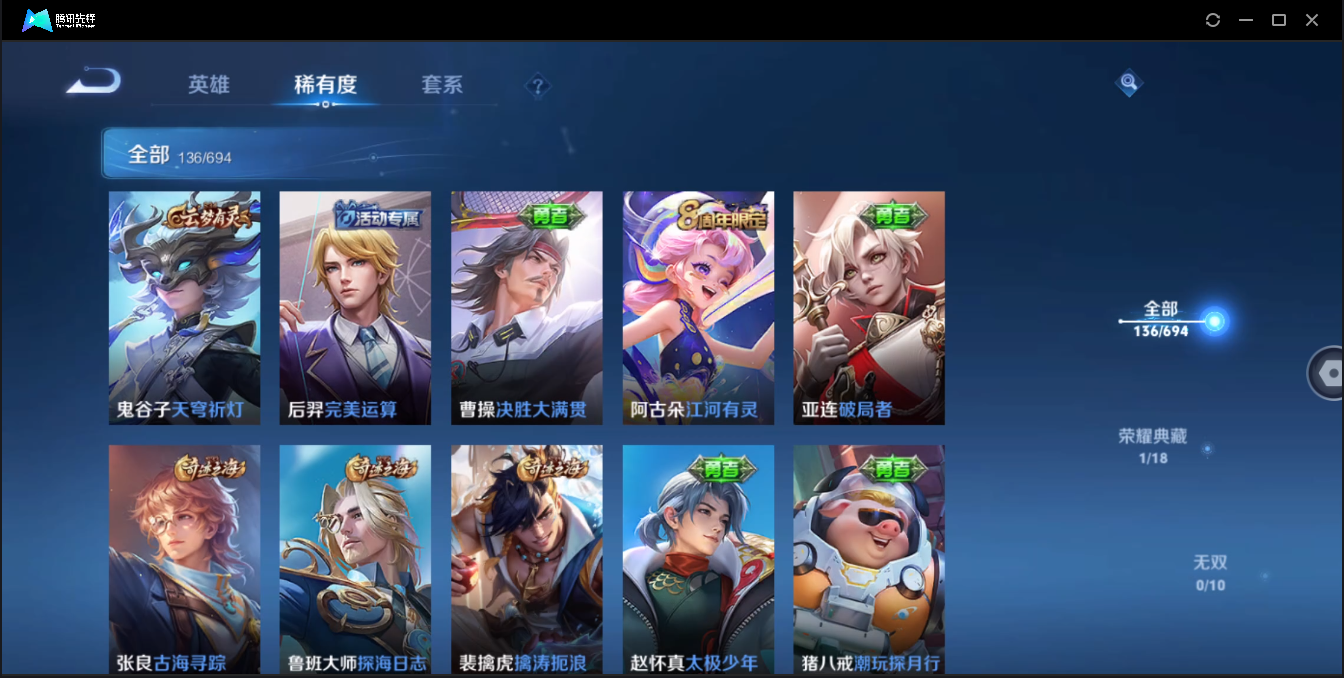Choose the 鲁班大师 探海日志 skin card
1344x678 pixels.
[x=355, y=559]
